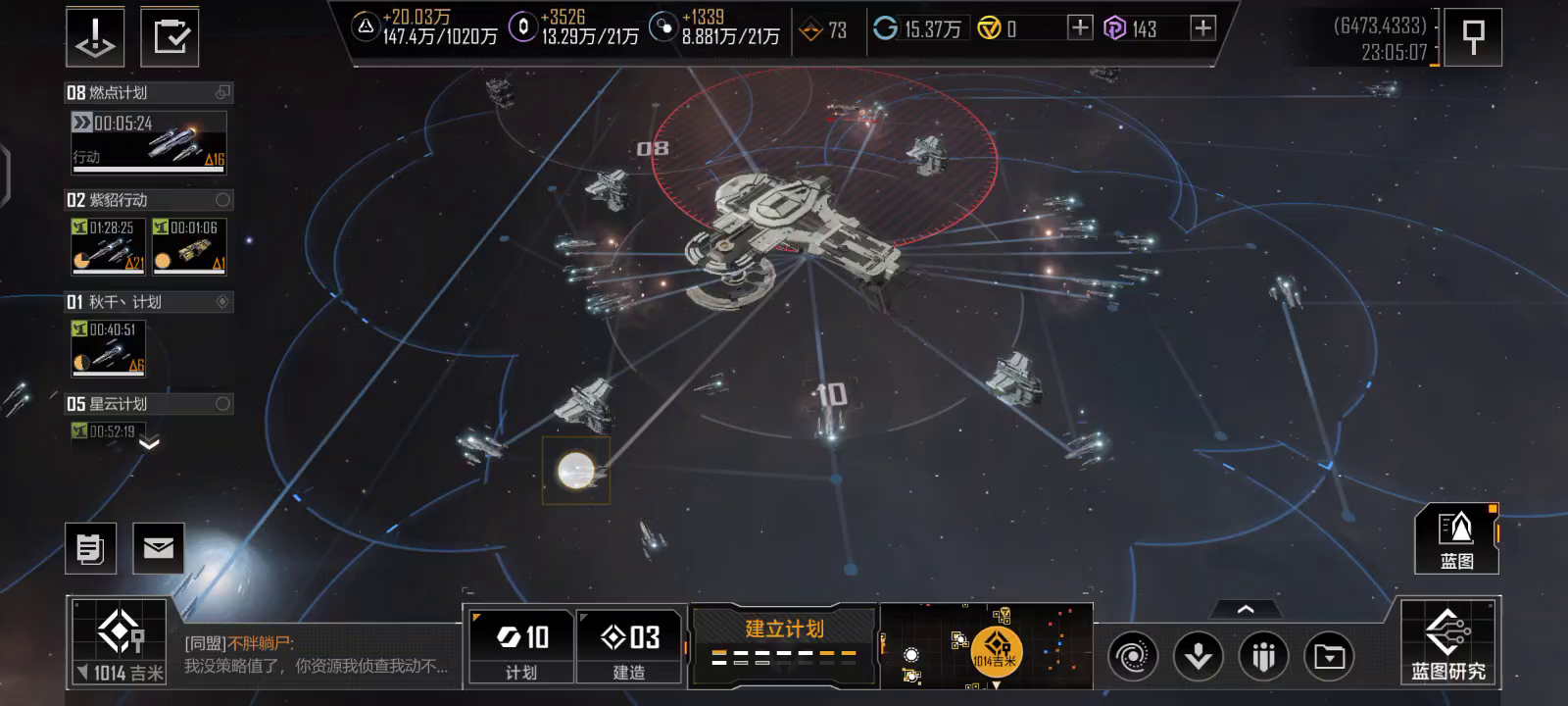Viewport: 1568px width, 706px height.
Task: Open the 蓝图研究 blueprint research panel
Action: click(1448, 641)
